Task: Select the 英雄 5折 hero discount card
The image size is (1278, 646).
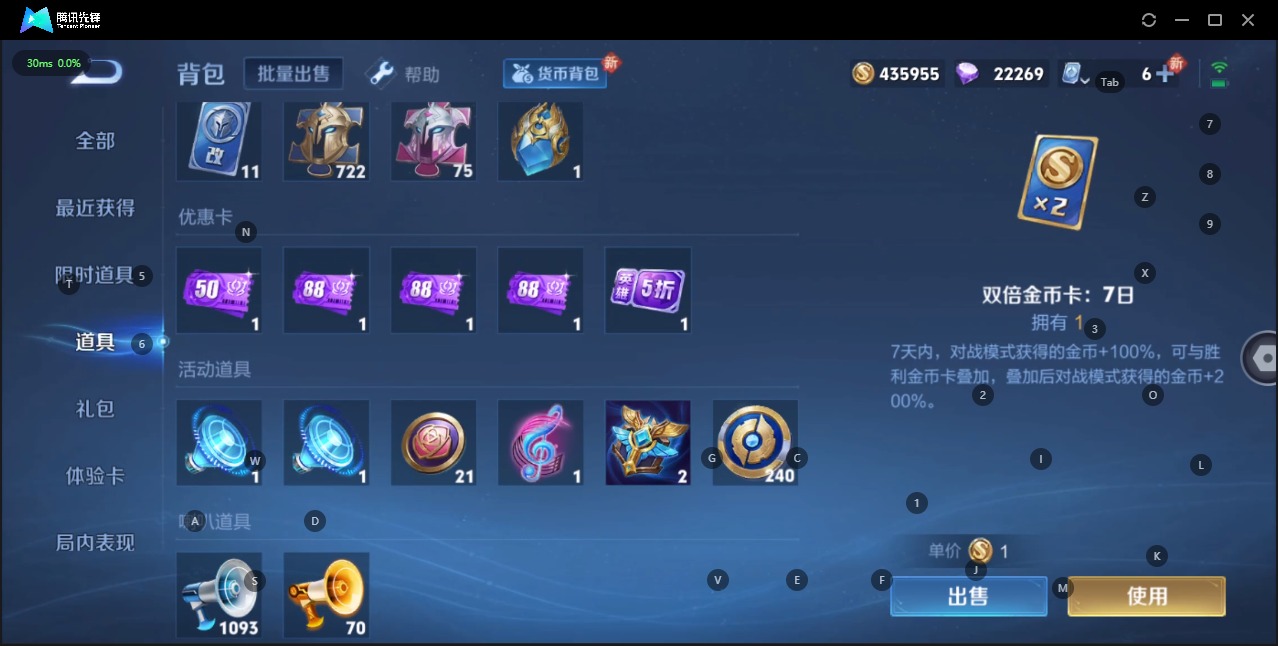Action: (647, 290)
